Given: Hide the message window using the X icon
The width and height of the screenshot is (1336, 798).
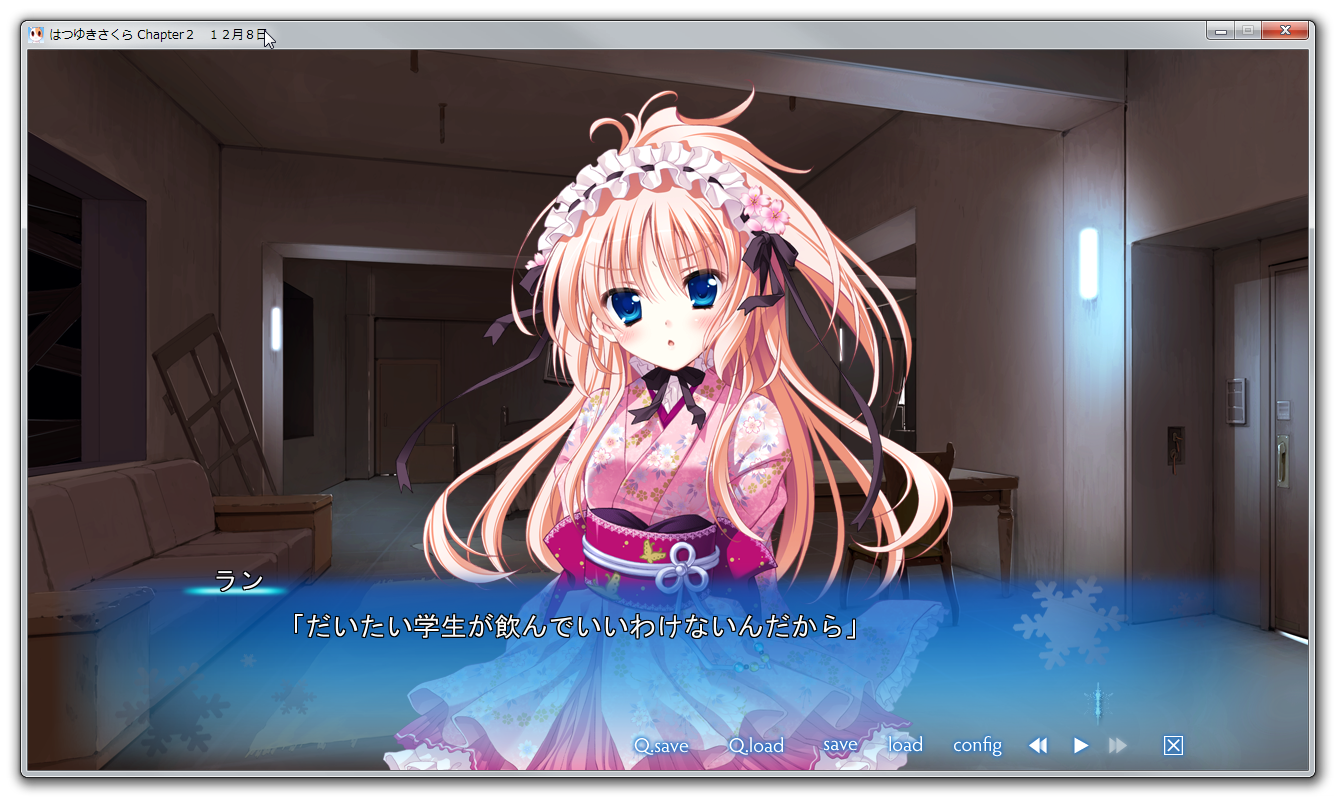Looking at the screenshot, I should coord(1171,745).
